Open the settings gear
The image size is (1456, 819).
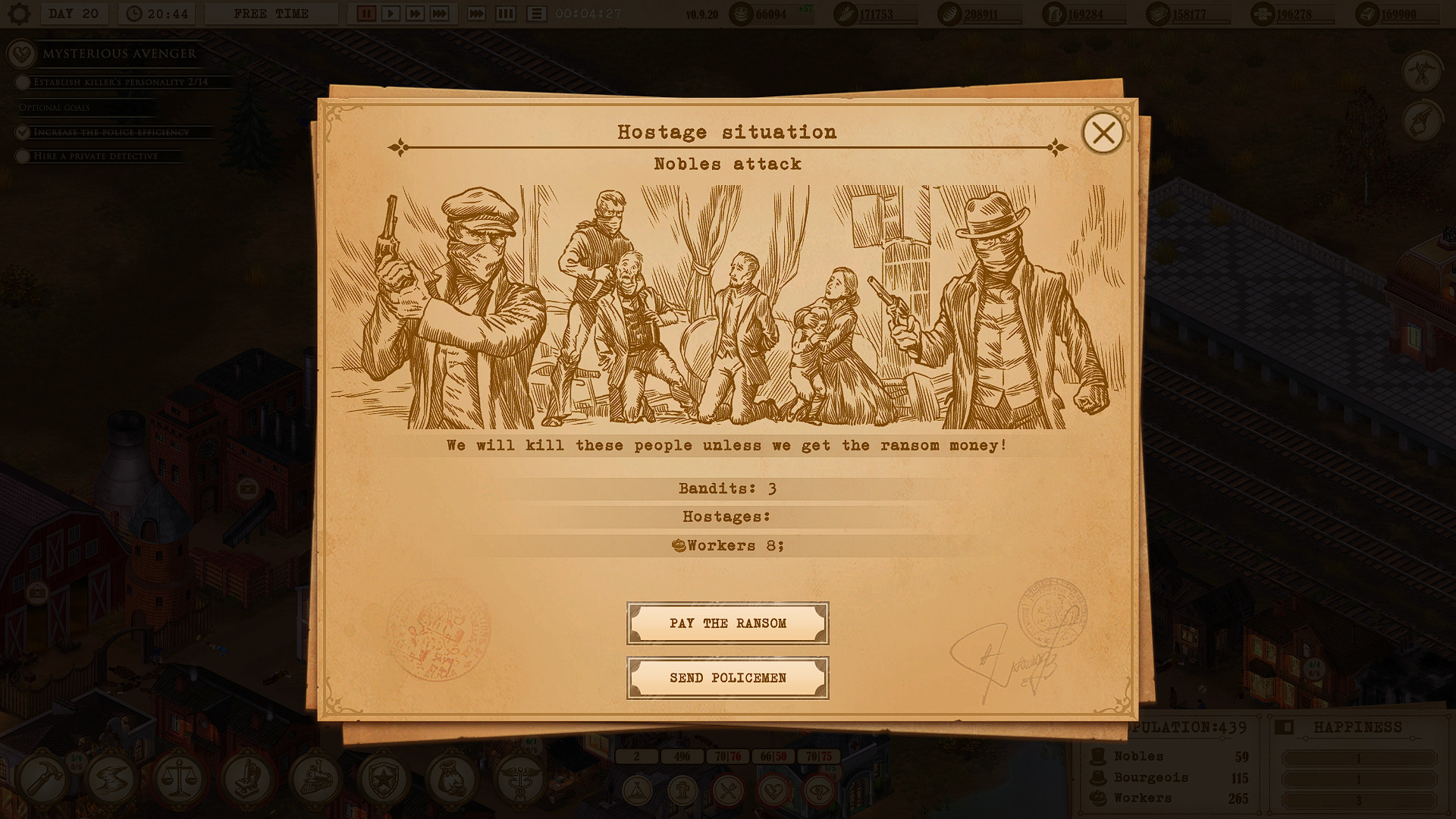point(19,13)
